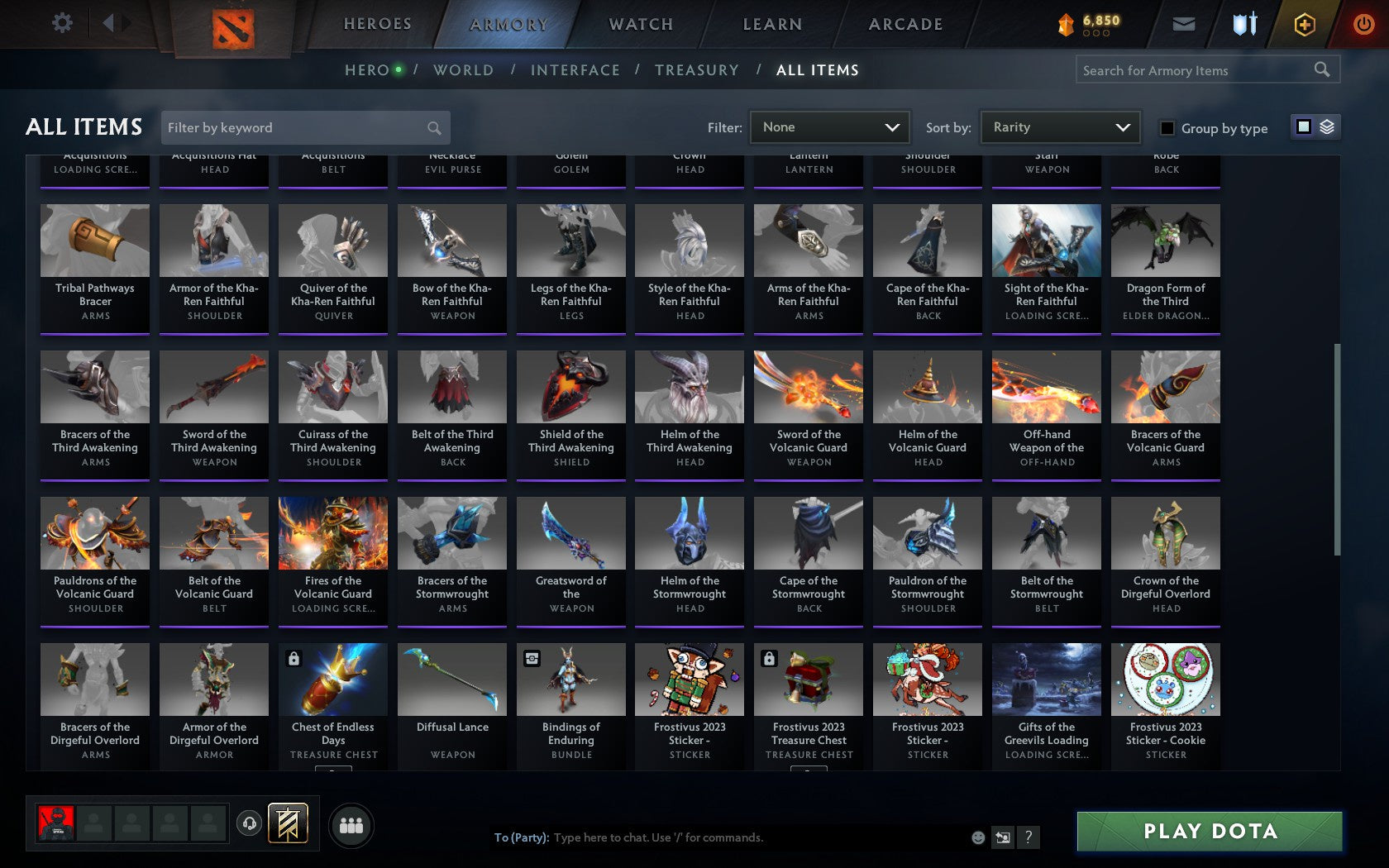Toggle the grid view layout icon
This screenshot has width=1389, height=868.
pyautogui.click(x=1303, y=128)
